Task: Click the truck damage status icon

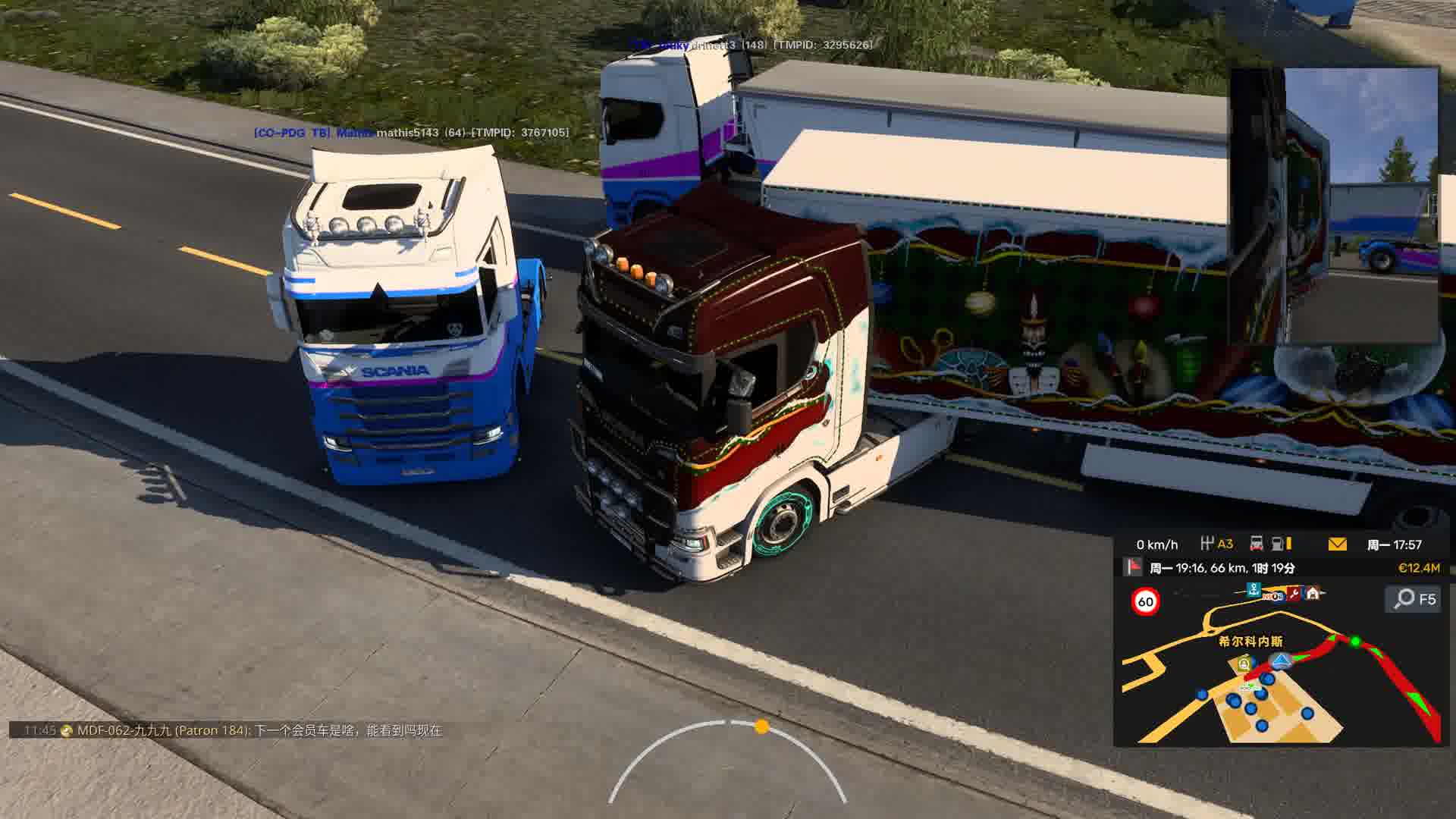Action: (1256, 544)
